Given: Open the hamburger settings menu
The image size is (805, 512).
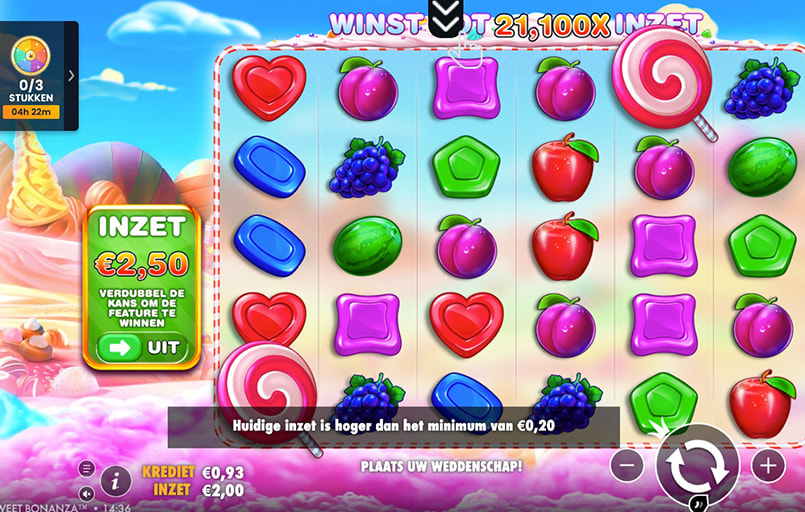Looking at the screenshot, I should (x=86, y=468).
